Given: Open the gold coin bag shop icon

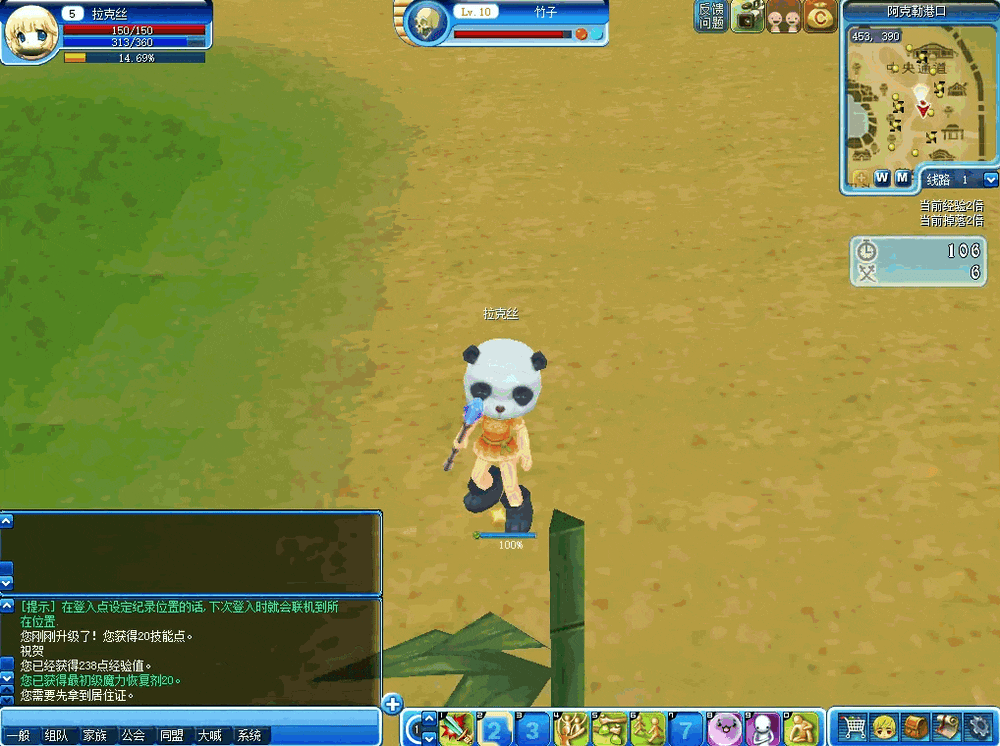Looking at the screenshot, I should tap(819, 17).
